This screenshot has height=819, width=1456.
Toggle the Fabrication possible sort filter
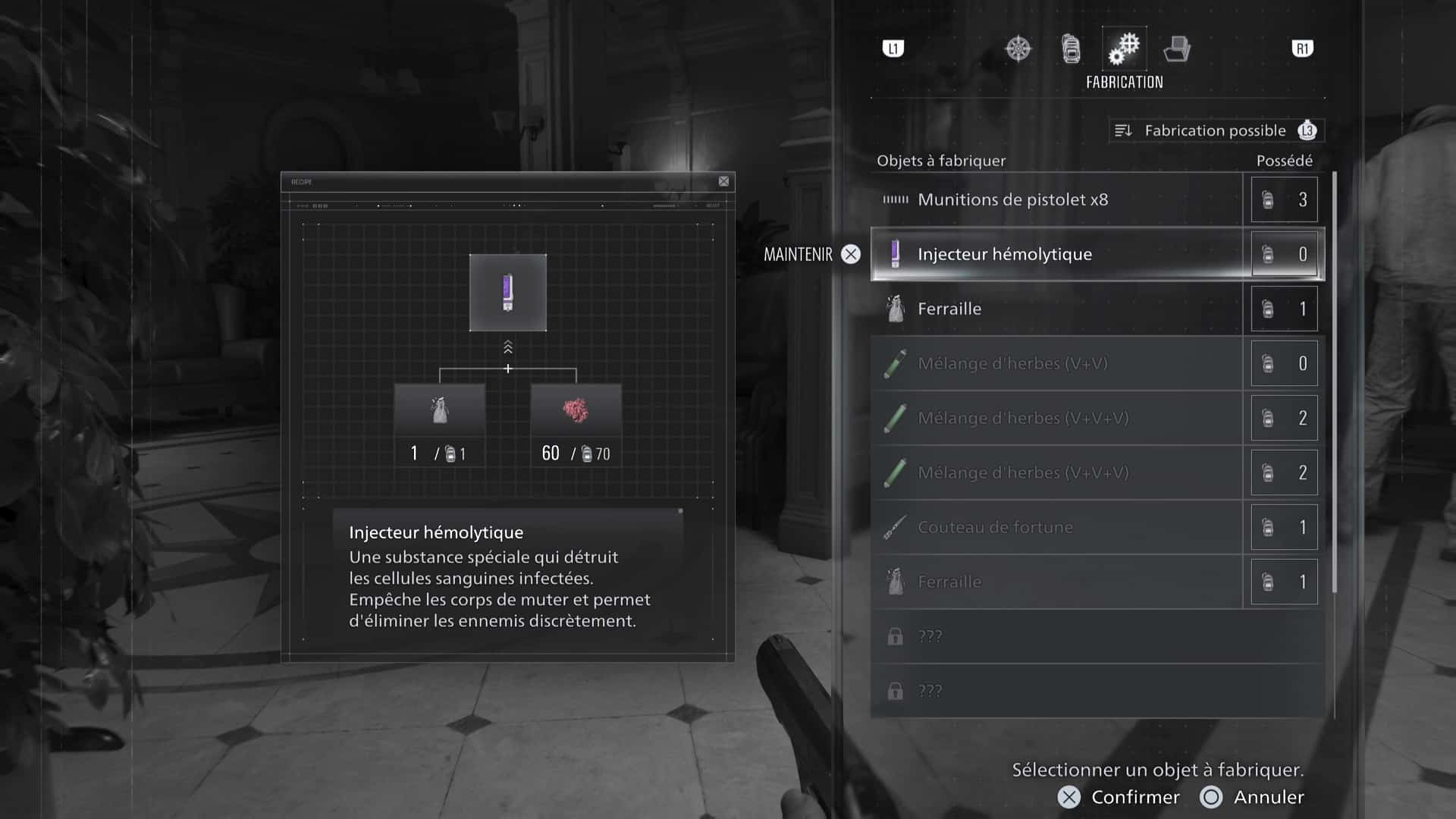click(x=1212, y=130)
